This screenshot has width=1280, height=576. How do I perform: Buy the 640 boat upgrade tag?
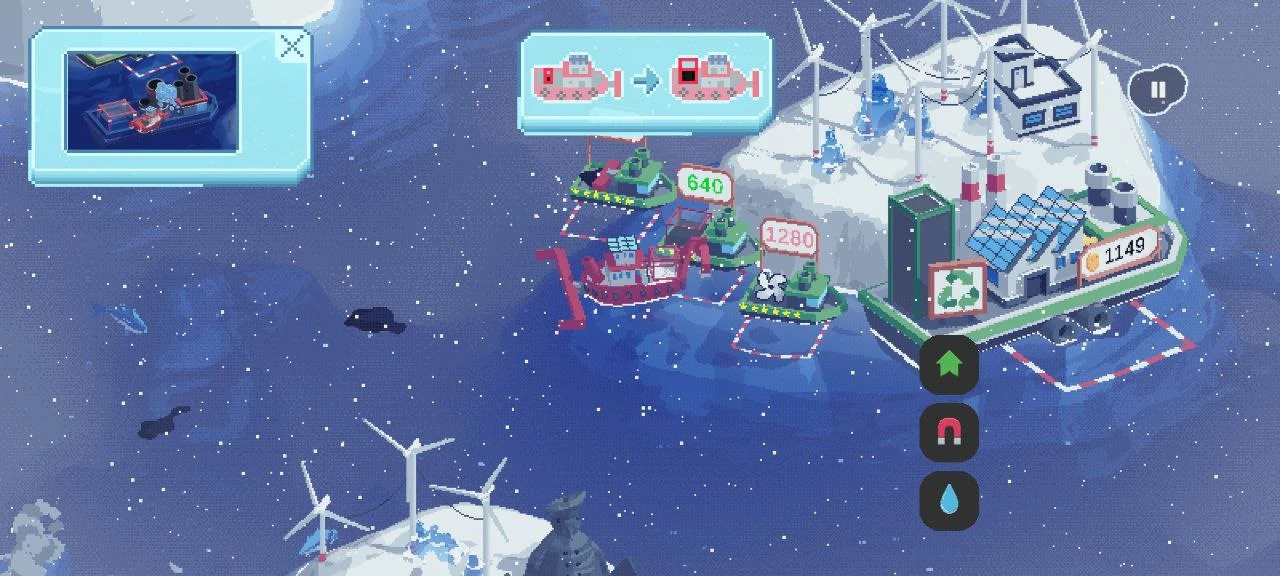[x=705, y=186]
